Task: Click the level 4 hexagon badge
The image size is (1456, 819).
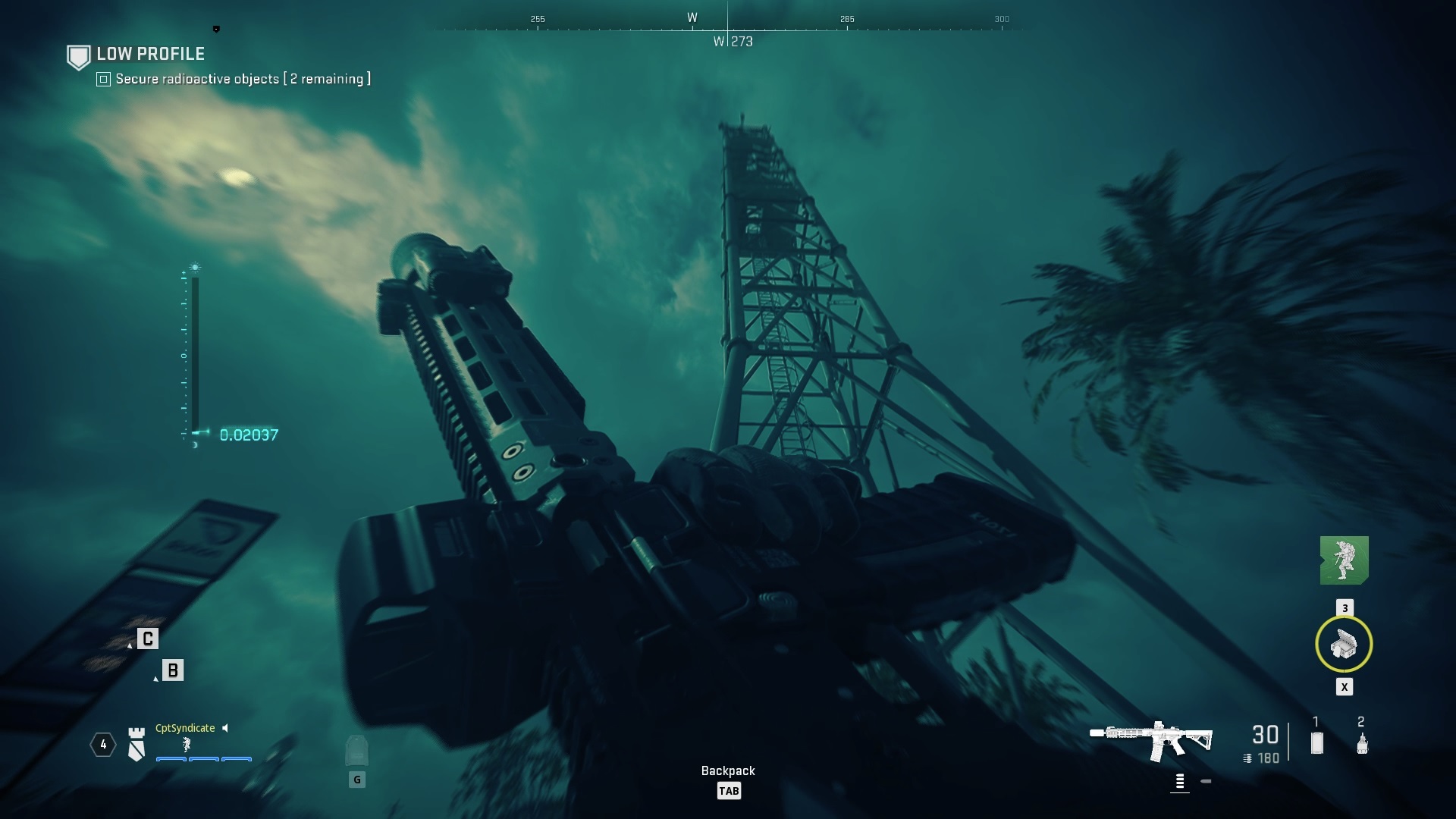Action: 103,745
